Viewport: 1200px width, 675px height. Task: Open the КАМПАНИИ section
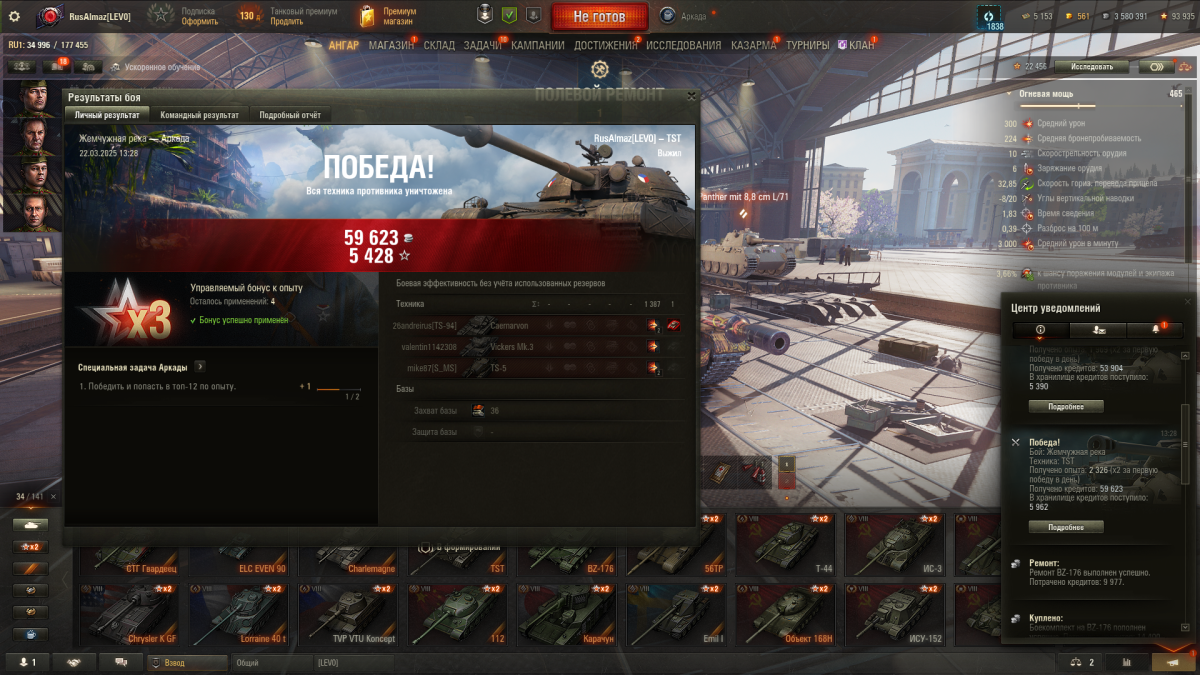click(x=537, y=45)
